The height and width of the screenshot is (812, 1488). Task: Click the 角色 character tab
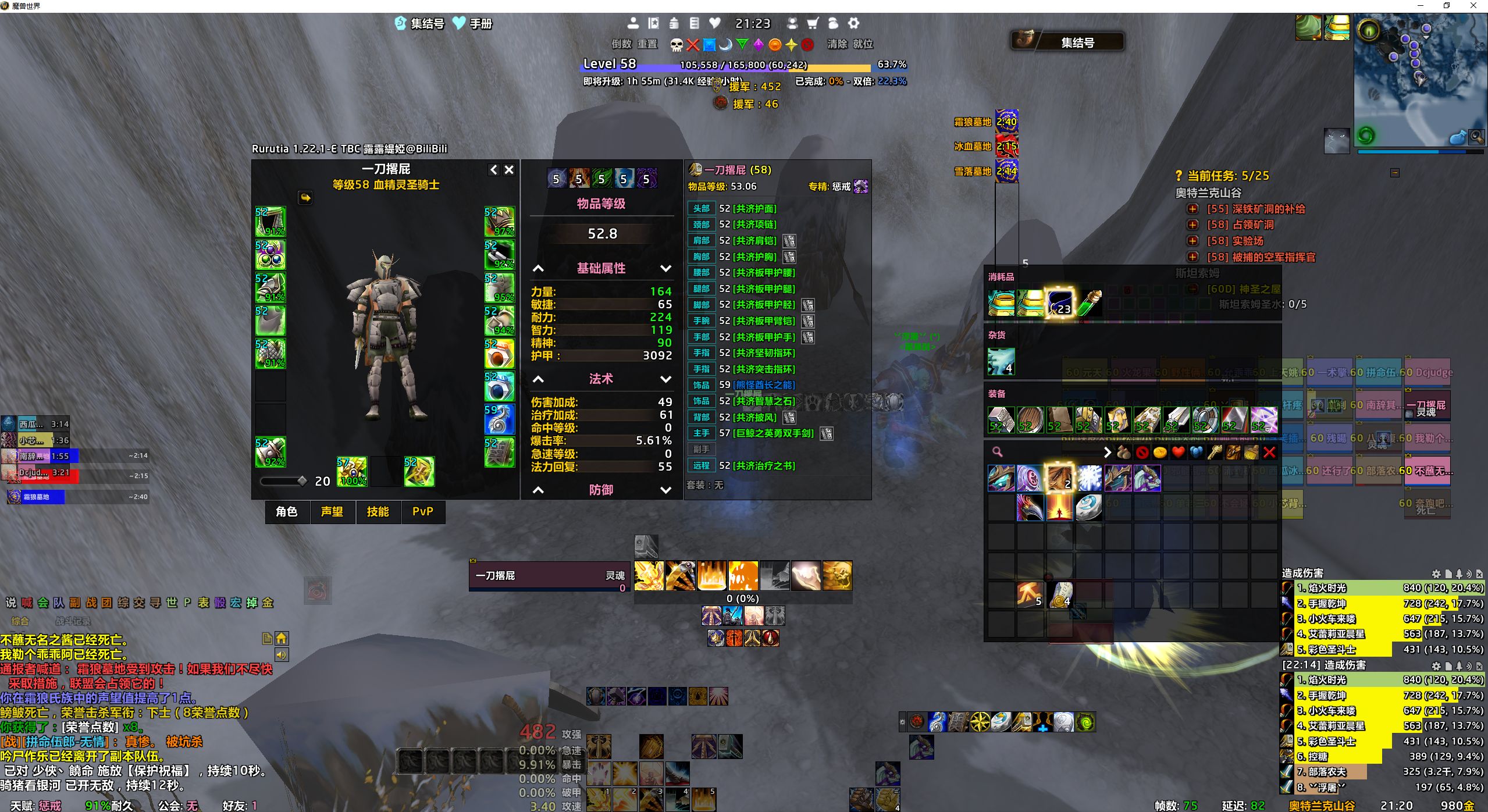point(287,512)
